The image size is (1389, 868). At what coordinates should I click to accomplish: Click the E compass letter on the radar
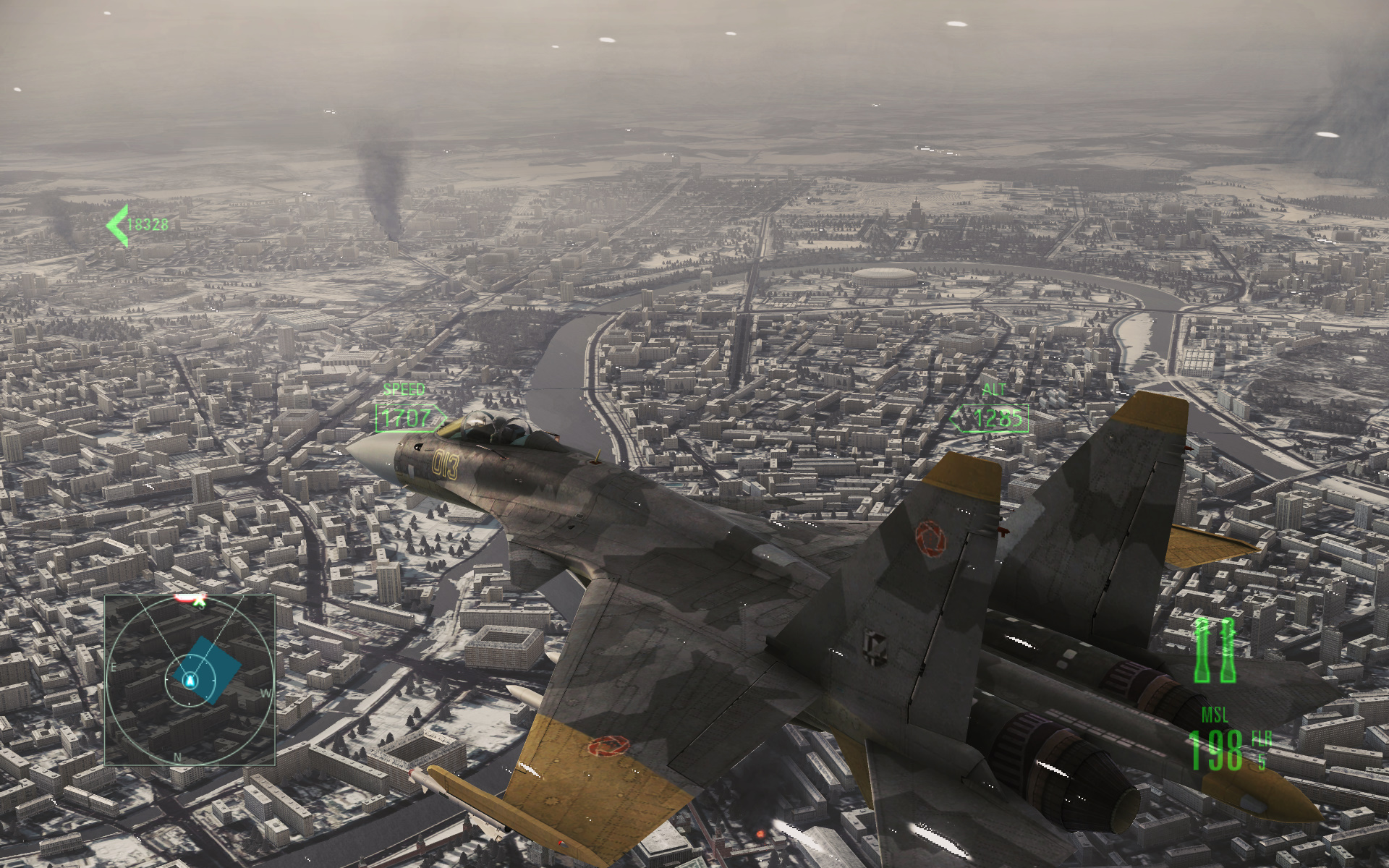113,667
